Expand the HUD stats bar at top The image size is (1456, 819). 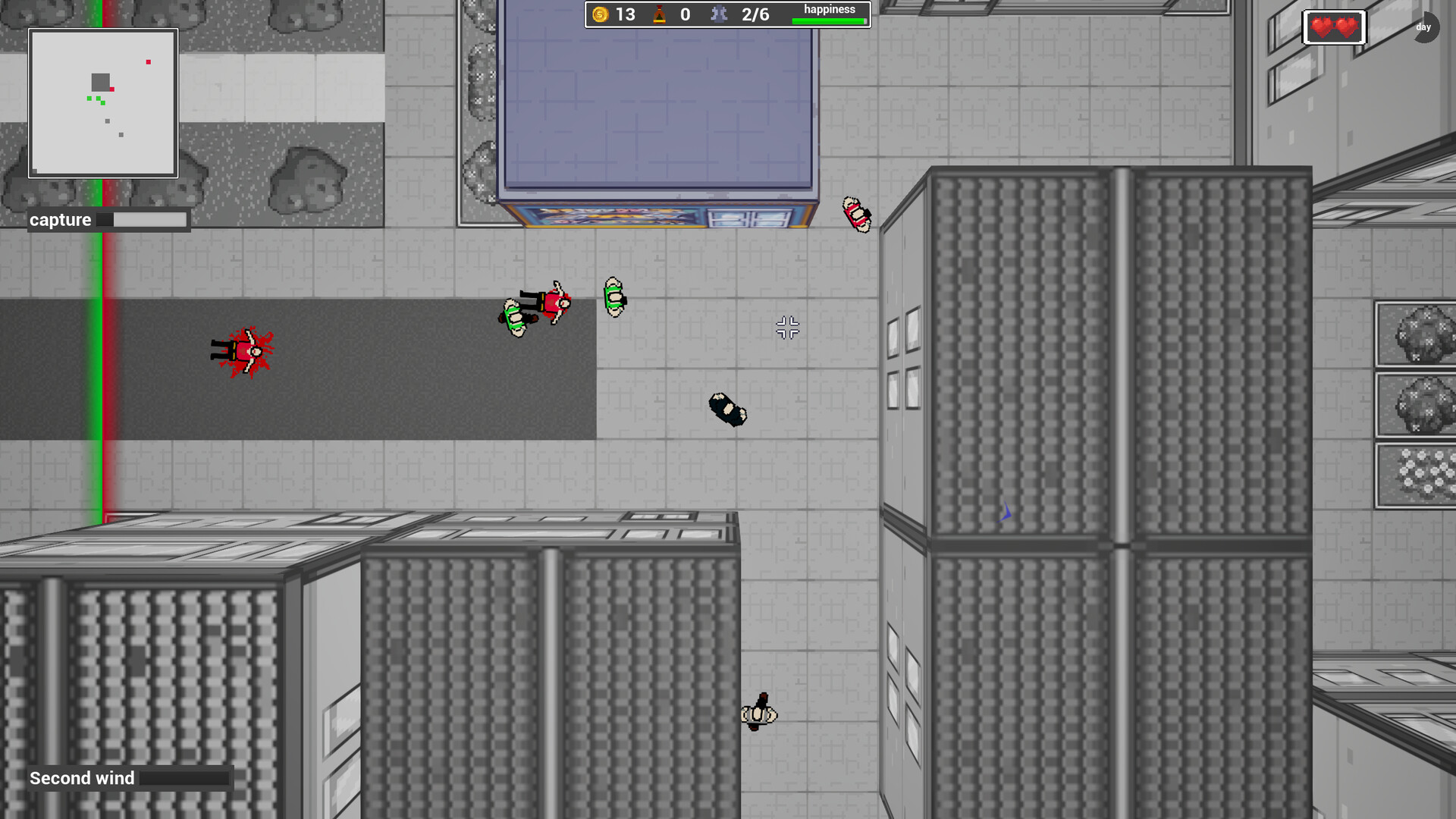point(726,14)
